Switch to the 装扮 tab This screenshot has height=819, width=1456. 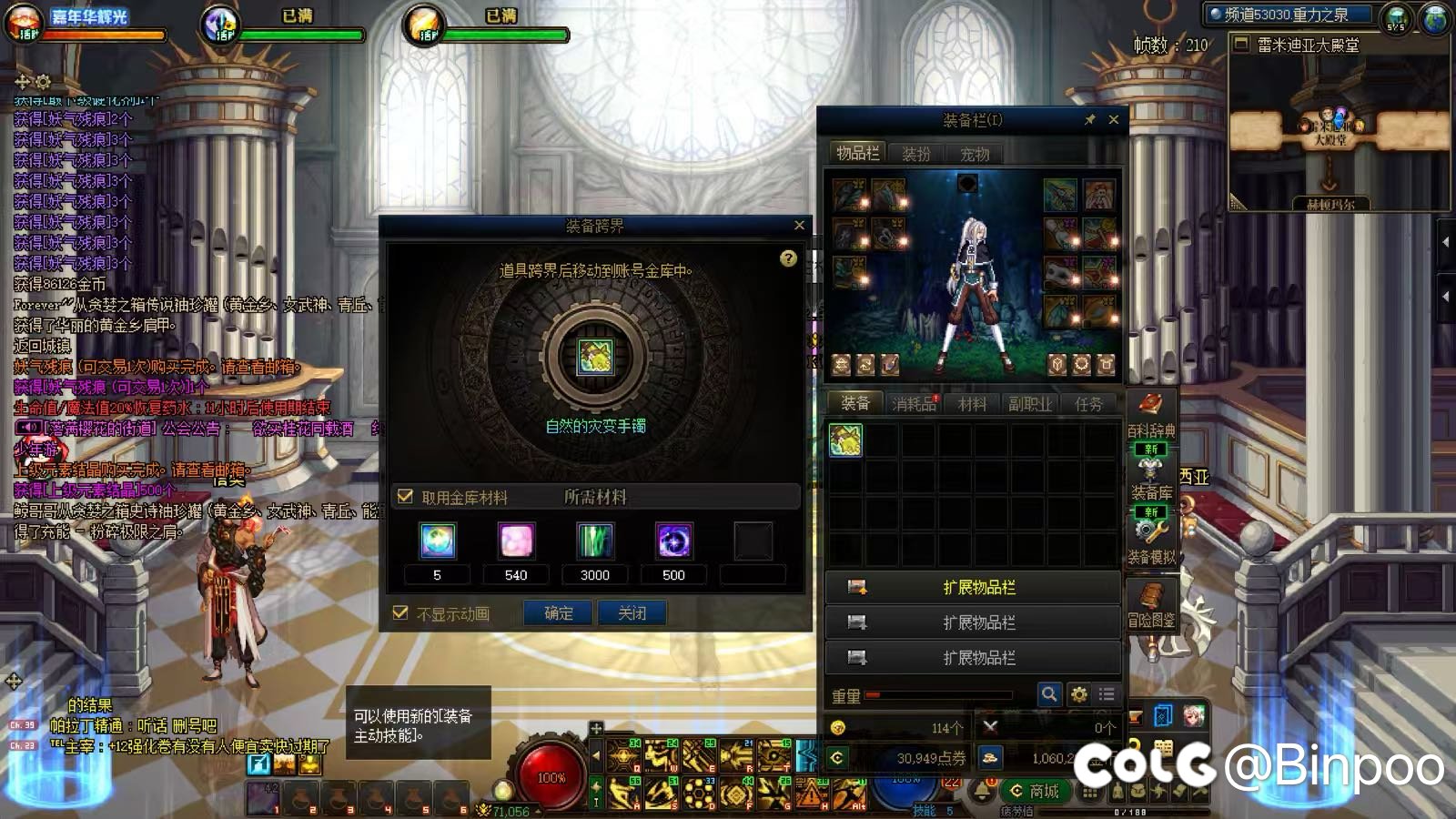coord(915,154)
